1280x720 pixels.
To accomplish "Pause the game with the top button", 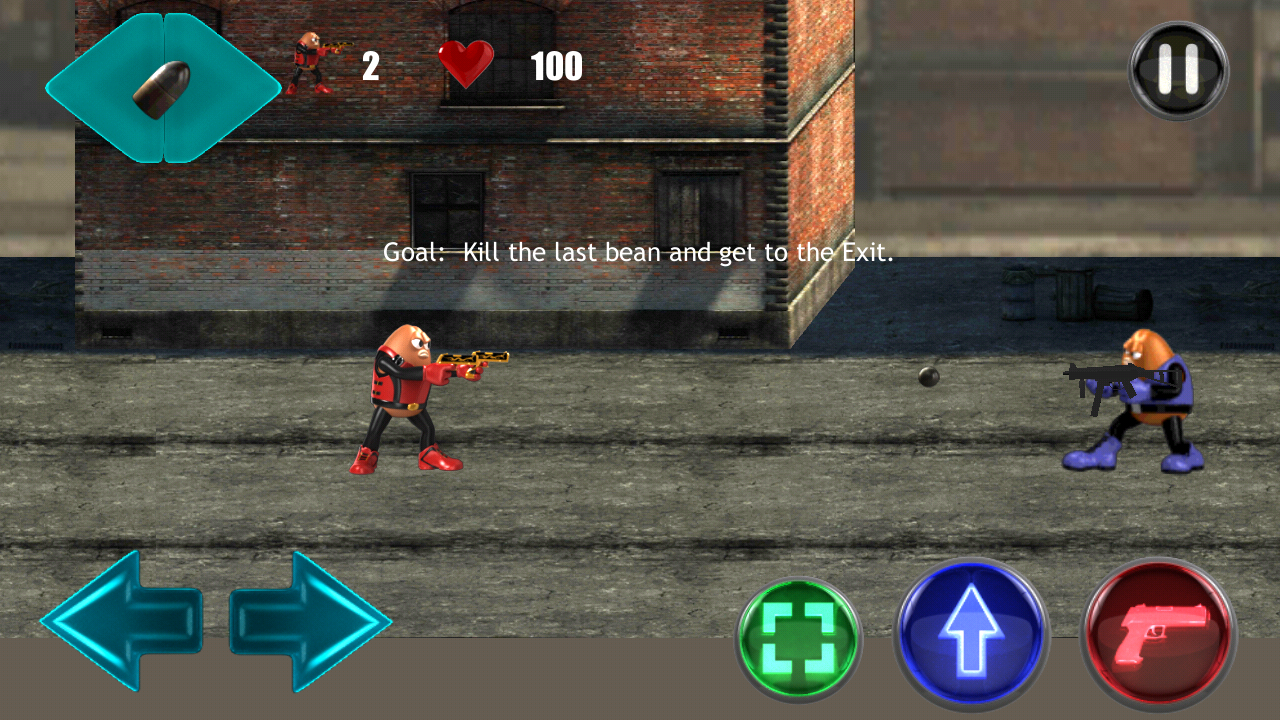I will click(1178, 71).
